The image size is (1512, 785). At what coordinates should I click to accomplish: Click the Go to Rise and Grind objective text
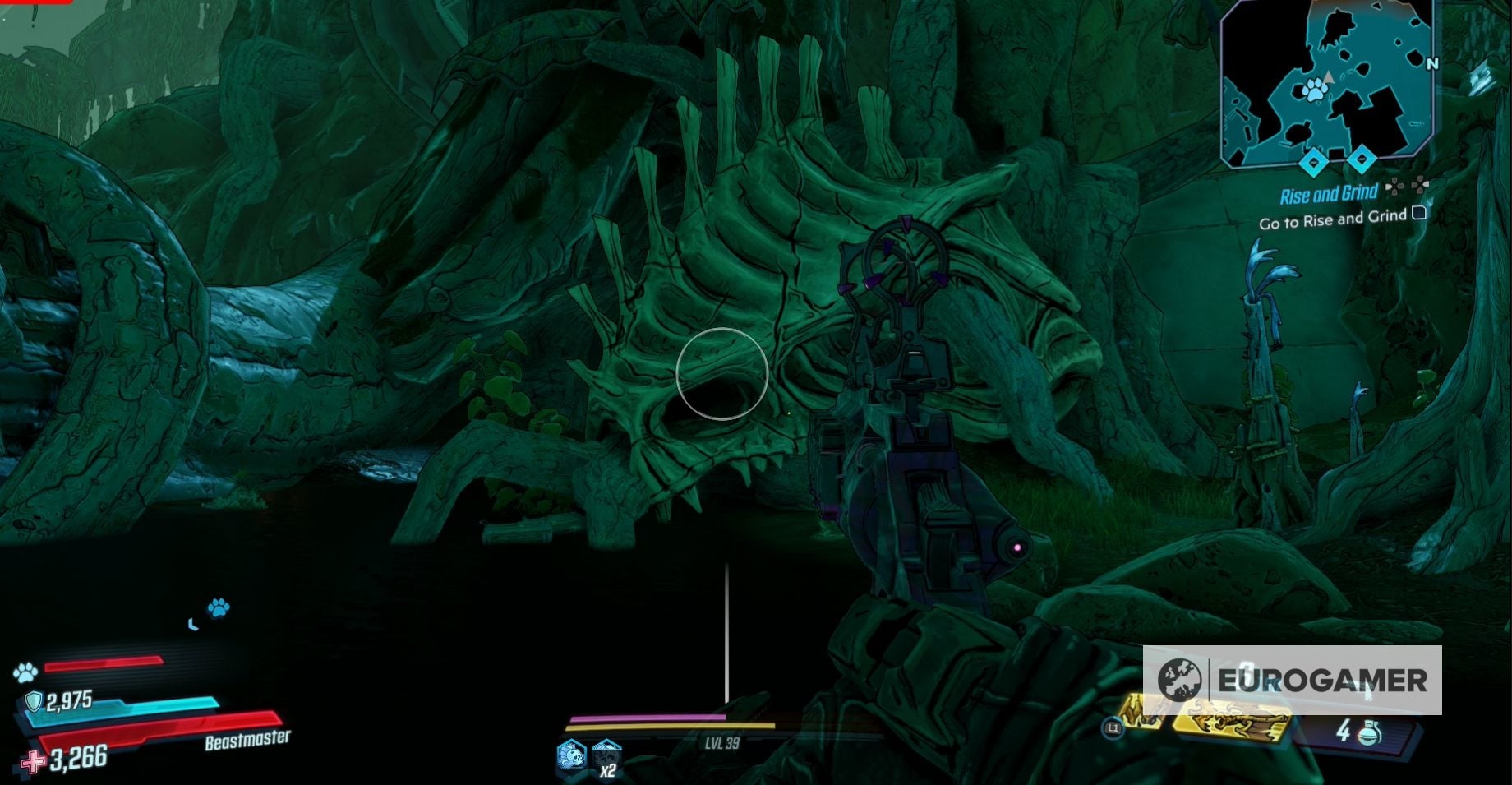[1332, 219]
